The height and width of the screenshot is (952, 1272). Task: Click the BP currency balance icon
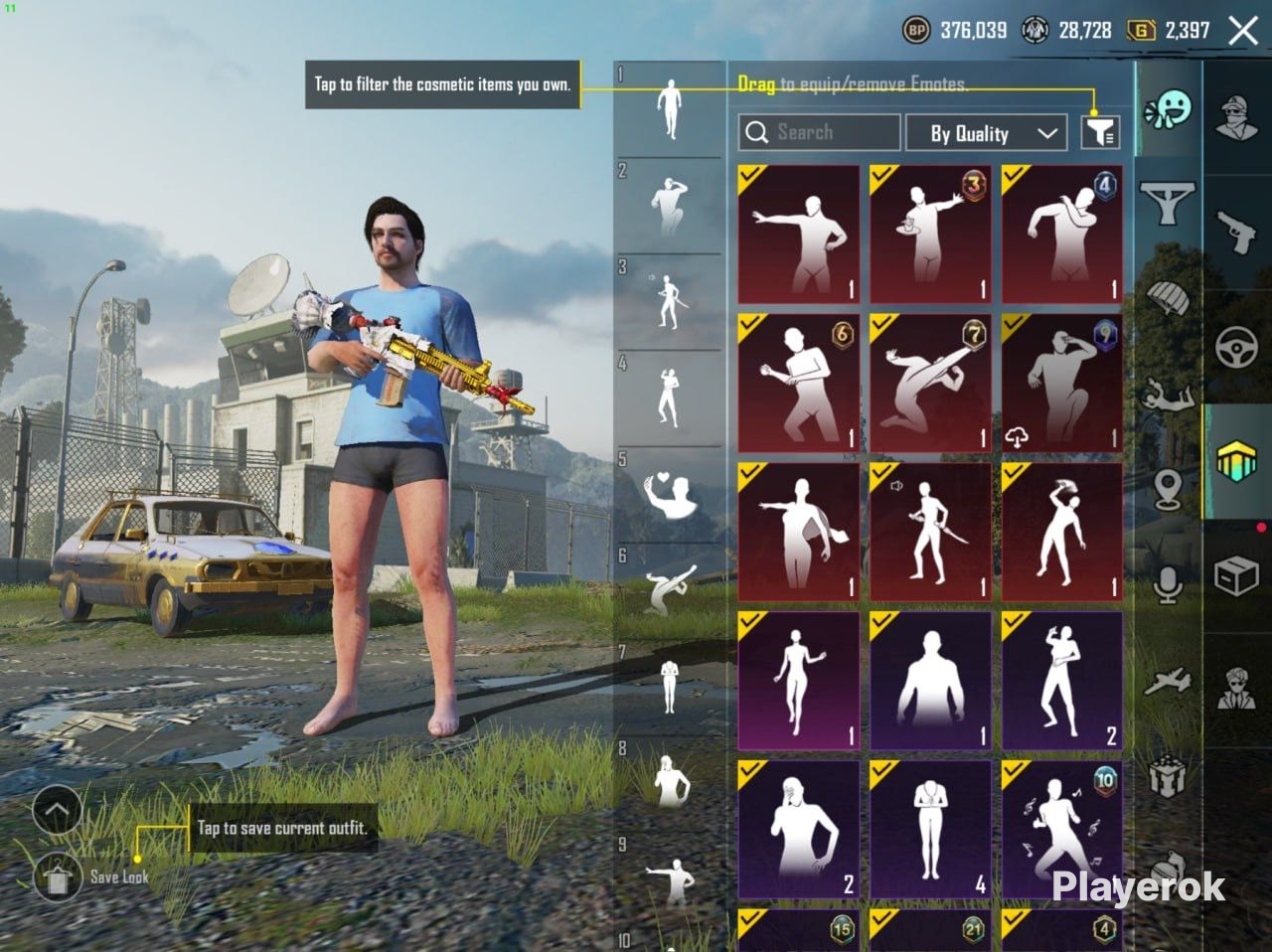pyautogui.click(x=916, y=31)
